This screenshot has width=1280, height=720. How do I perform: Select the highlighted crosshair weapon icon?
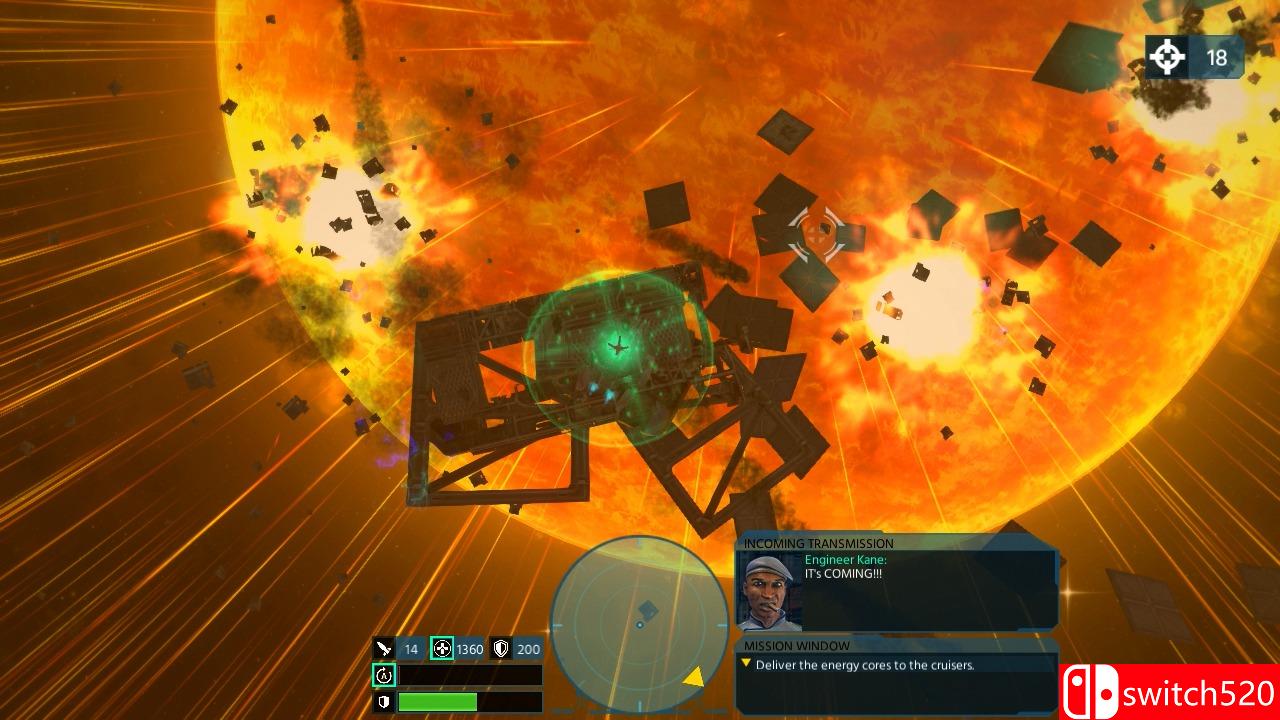point(442,649)
